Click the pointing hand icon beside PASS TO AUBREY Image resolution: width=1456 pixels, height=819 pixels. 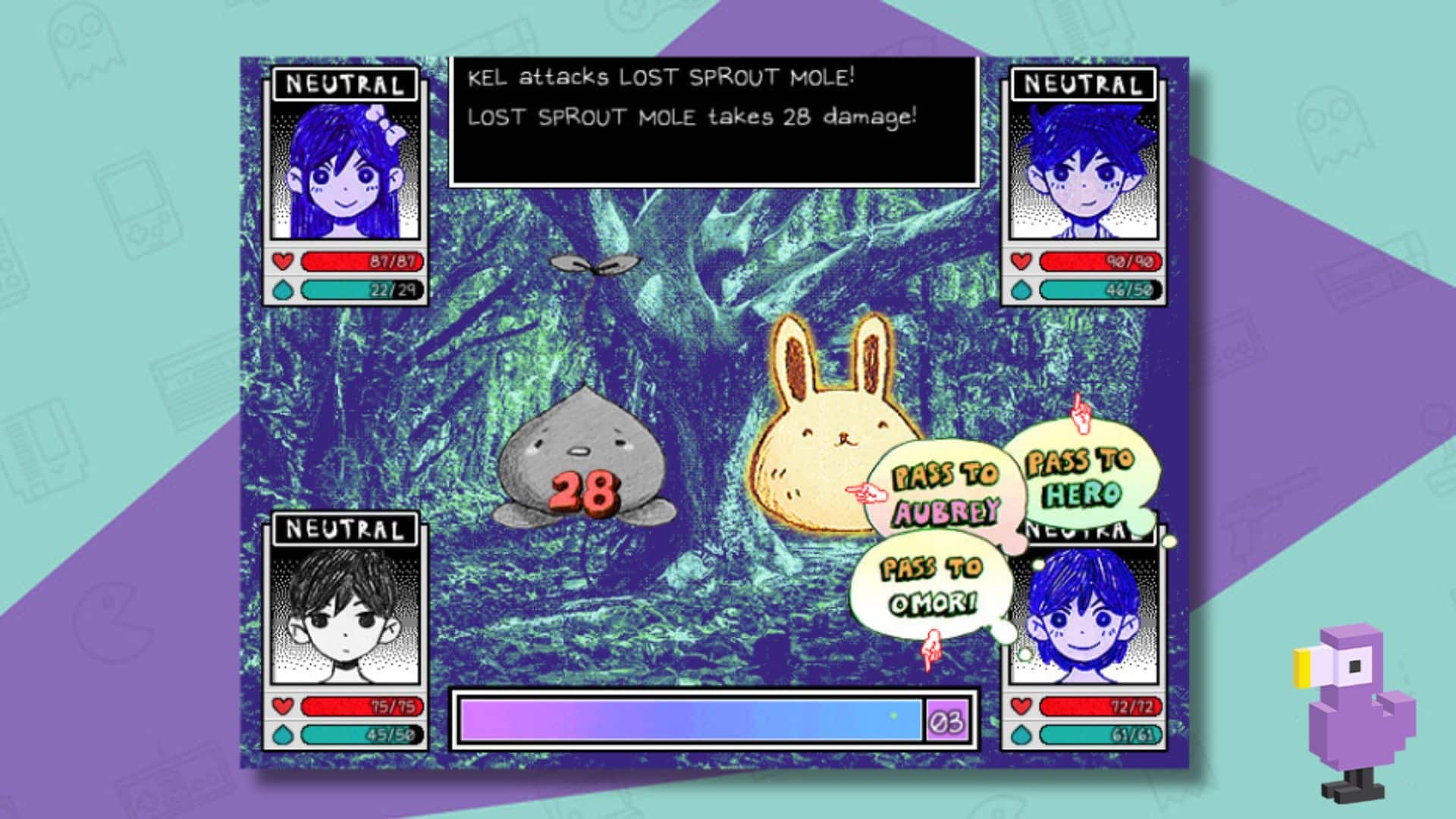(868, 493)
